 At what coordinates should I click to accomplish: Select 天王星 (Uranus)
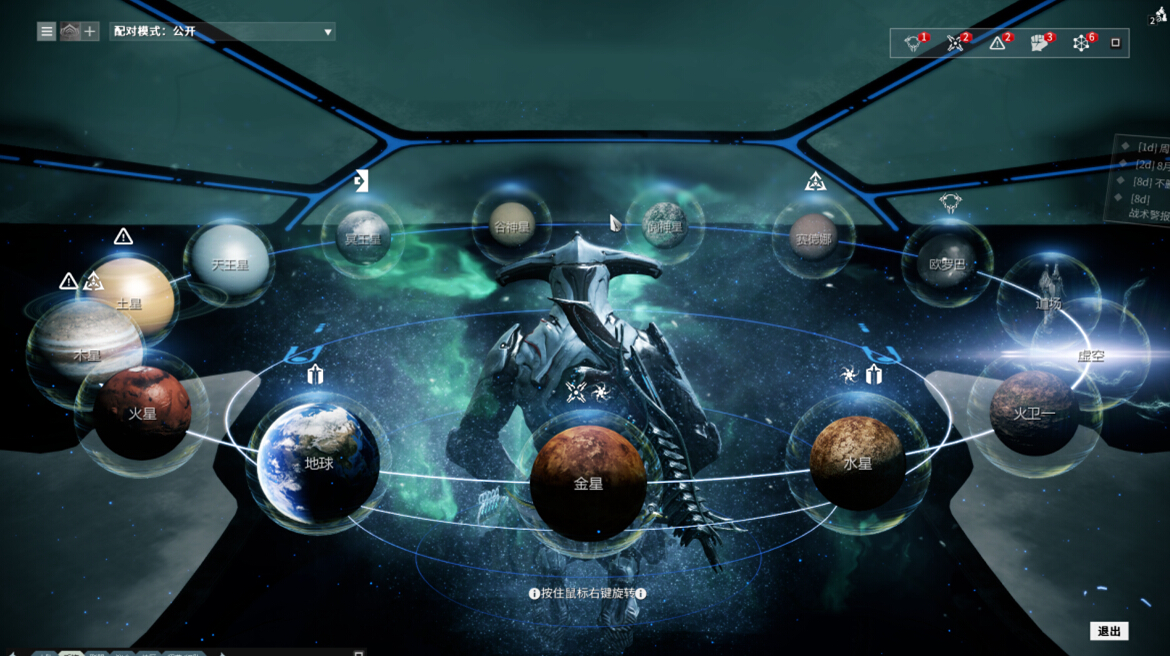point(230,264)
